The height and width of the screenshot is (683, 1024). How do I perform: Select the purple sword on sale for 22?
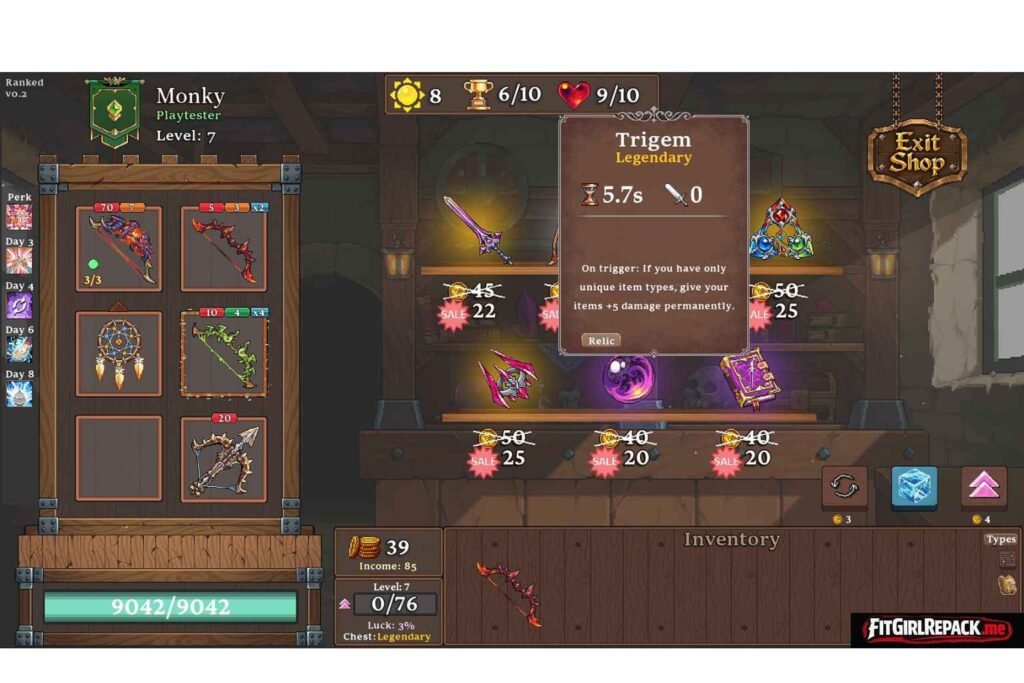[478, 230]
